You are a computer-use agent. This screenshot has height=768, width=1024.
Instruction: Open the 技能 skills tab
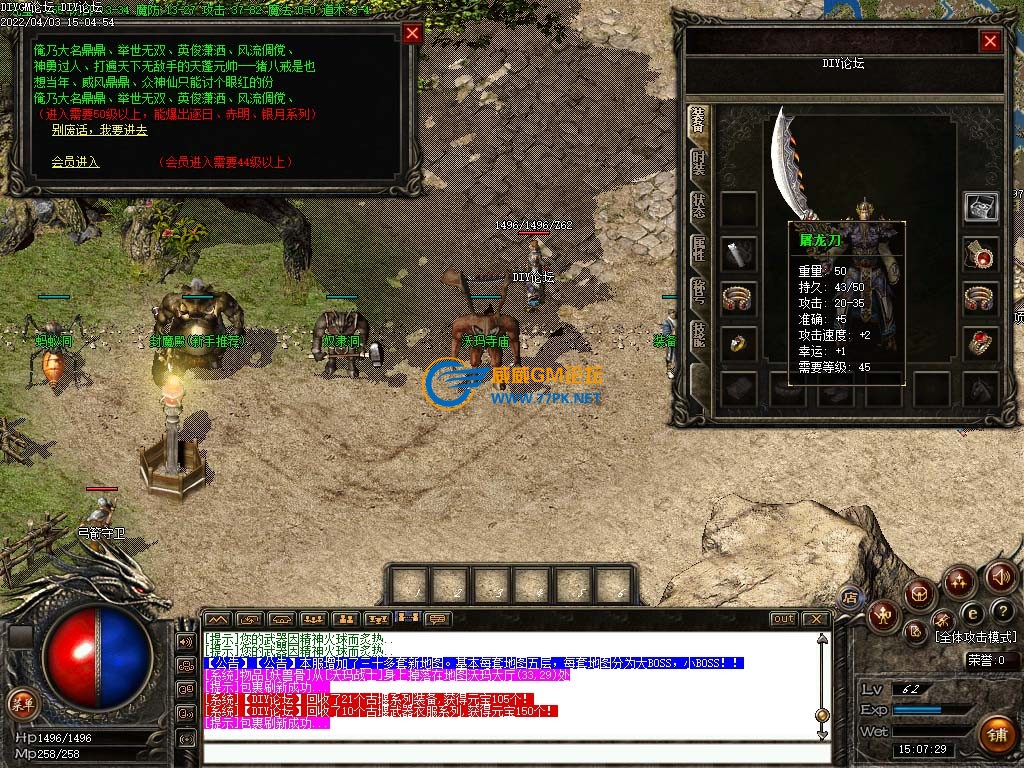click(698, 336)
